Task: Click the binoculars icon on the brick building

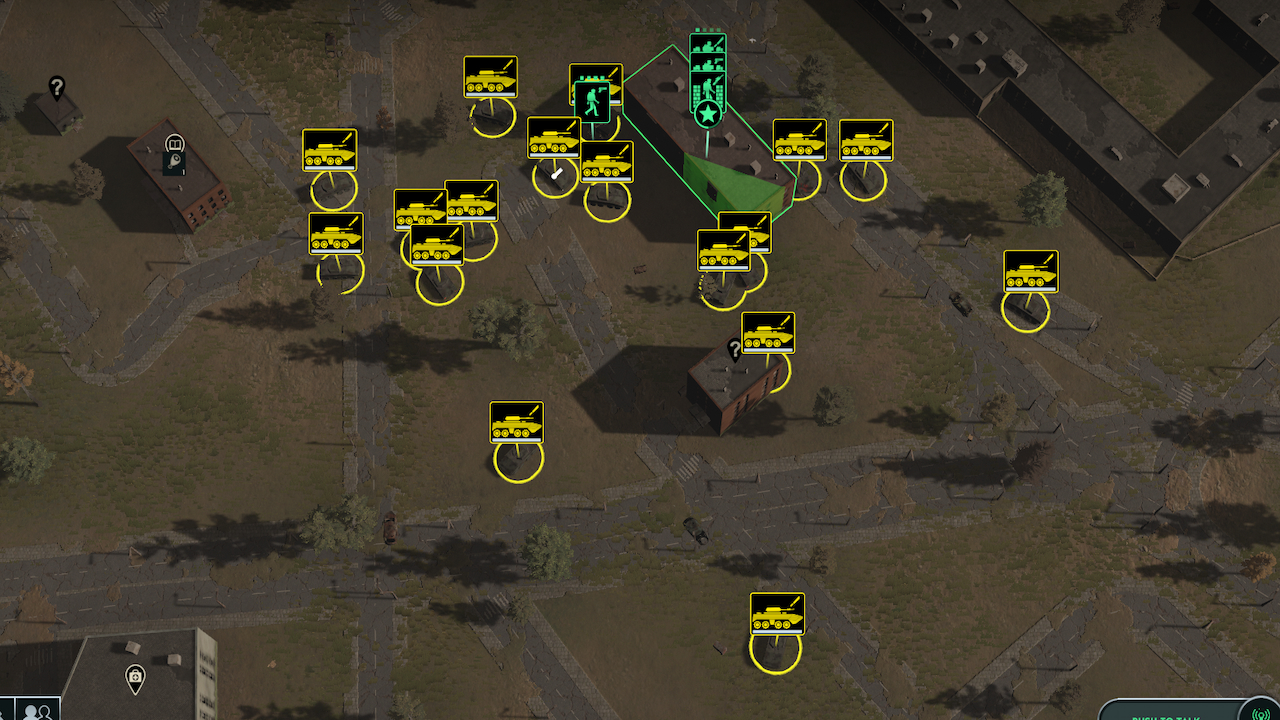Action: coord(176,143)
